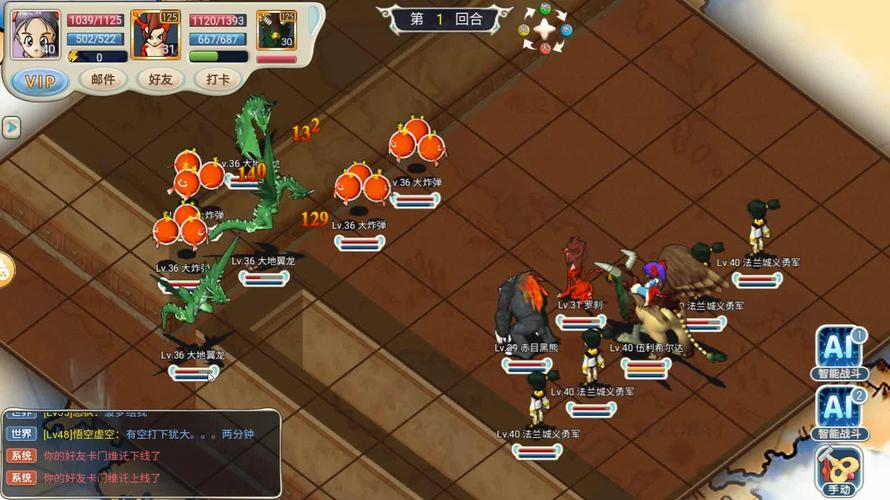
Task: Select the red-haired level 31 pet portrait
Action: (155, 35)
